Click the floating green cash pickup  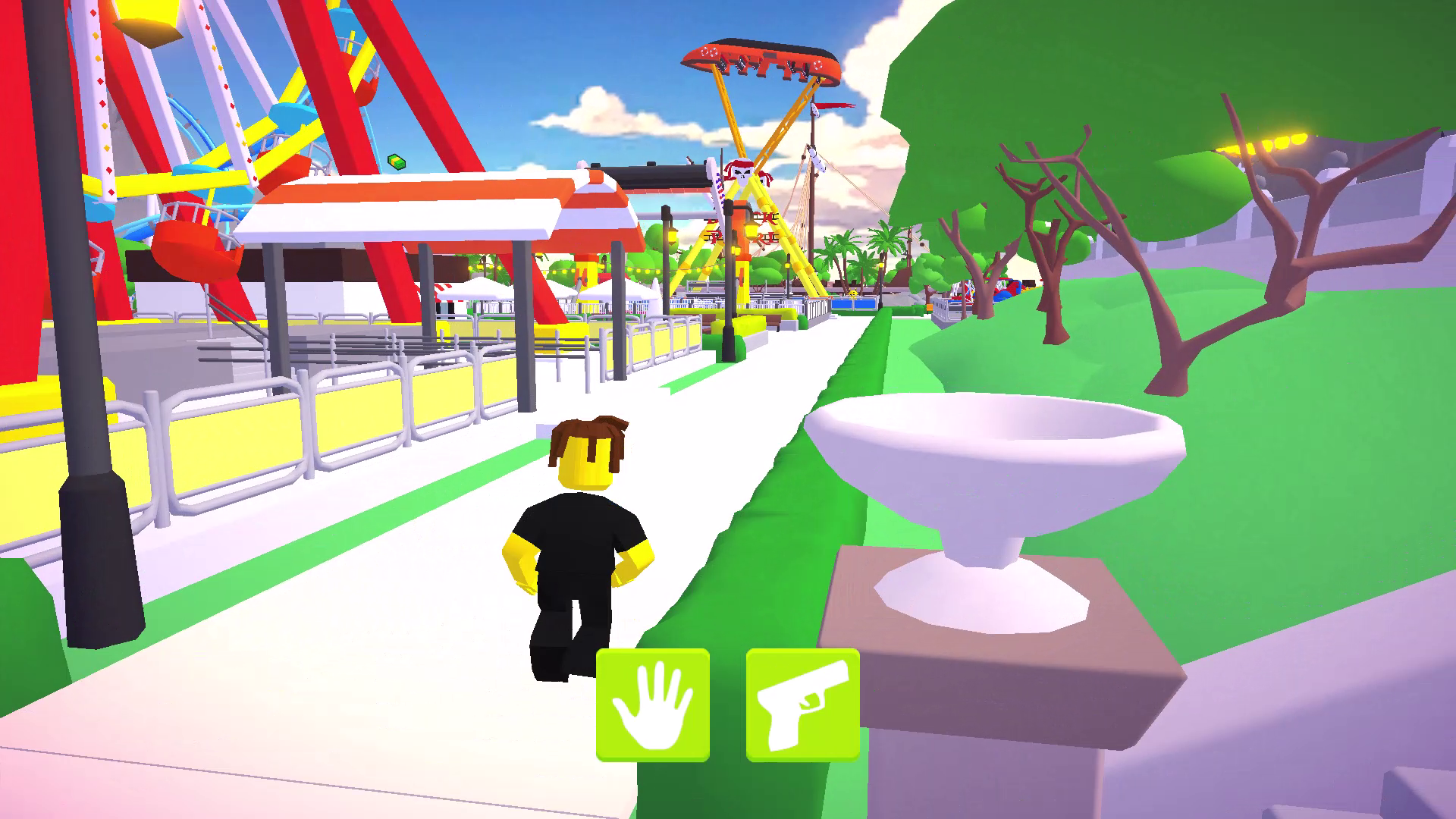pos(397,162)
